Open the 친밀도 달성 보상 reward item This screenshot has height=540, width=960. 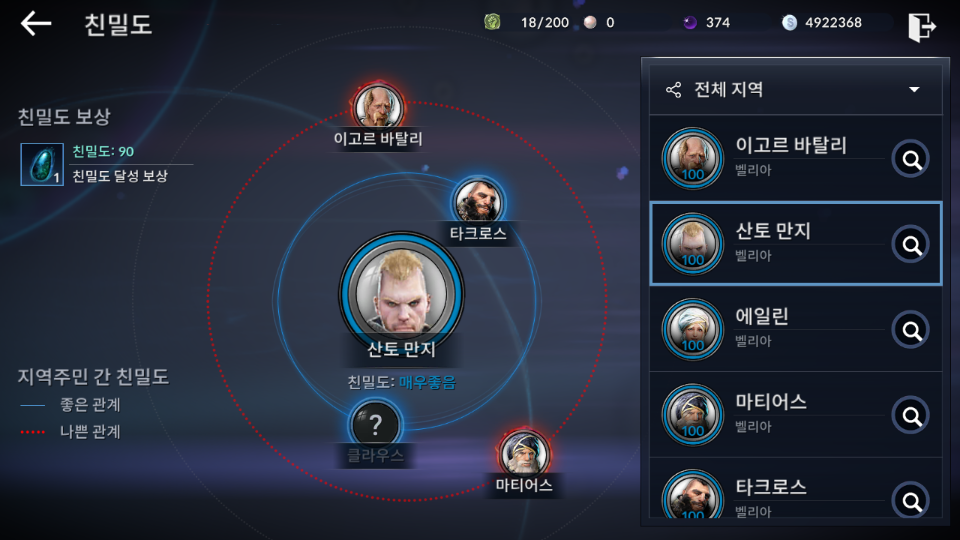tap(42, 165)
